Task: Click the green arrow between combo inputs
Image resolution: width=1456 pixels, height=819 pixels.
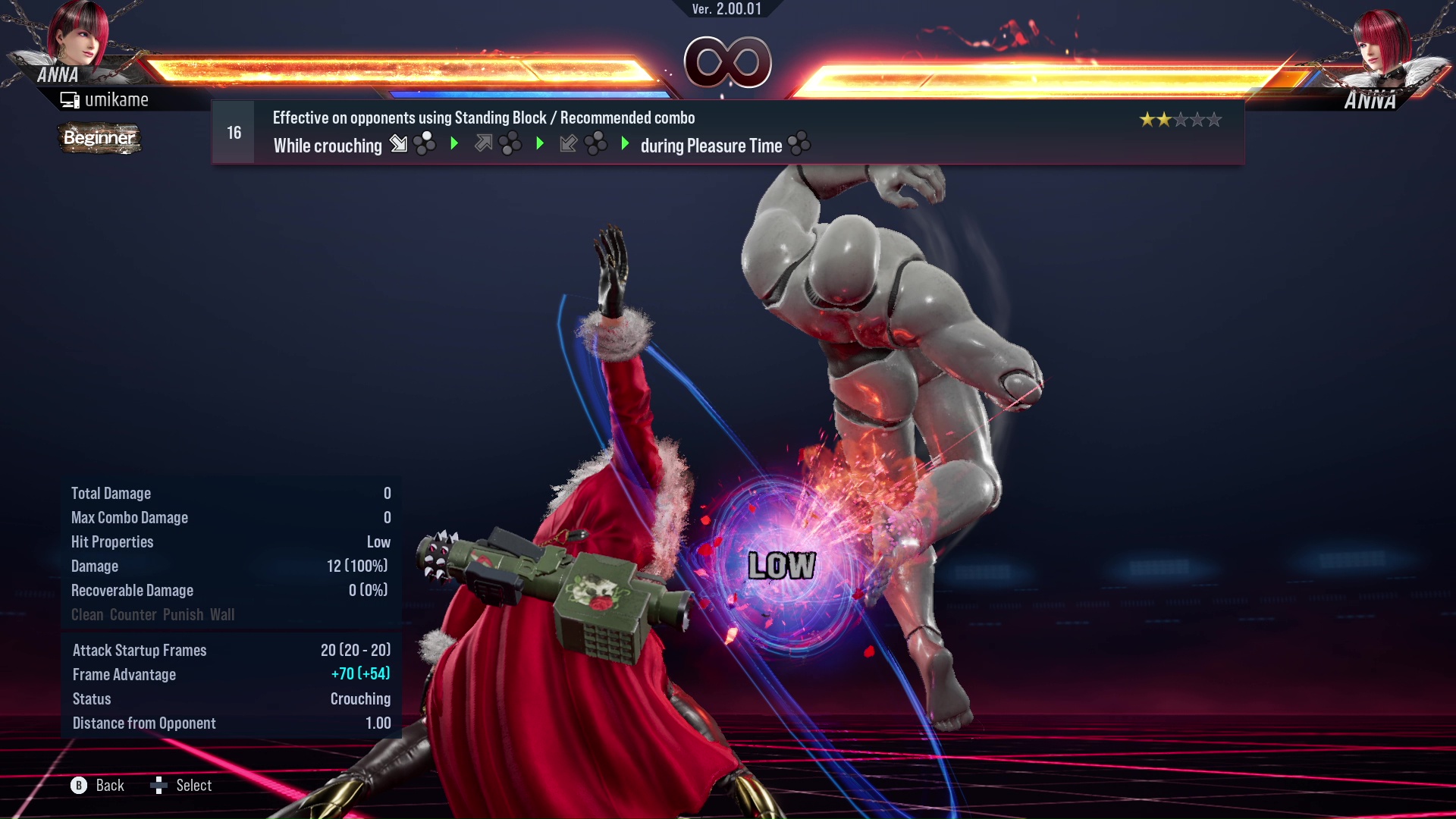Action: pos(455,143)
